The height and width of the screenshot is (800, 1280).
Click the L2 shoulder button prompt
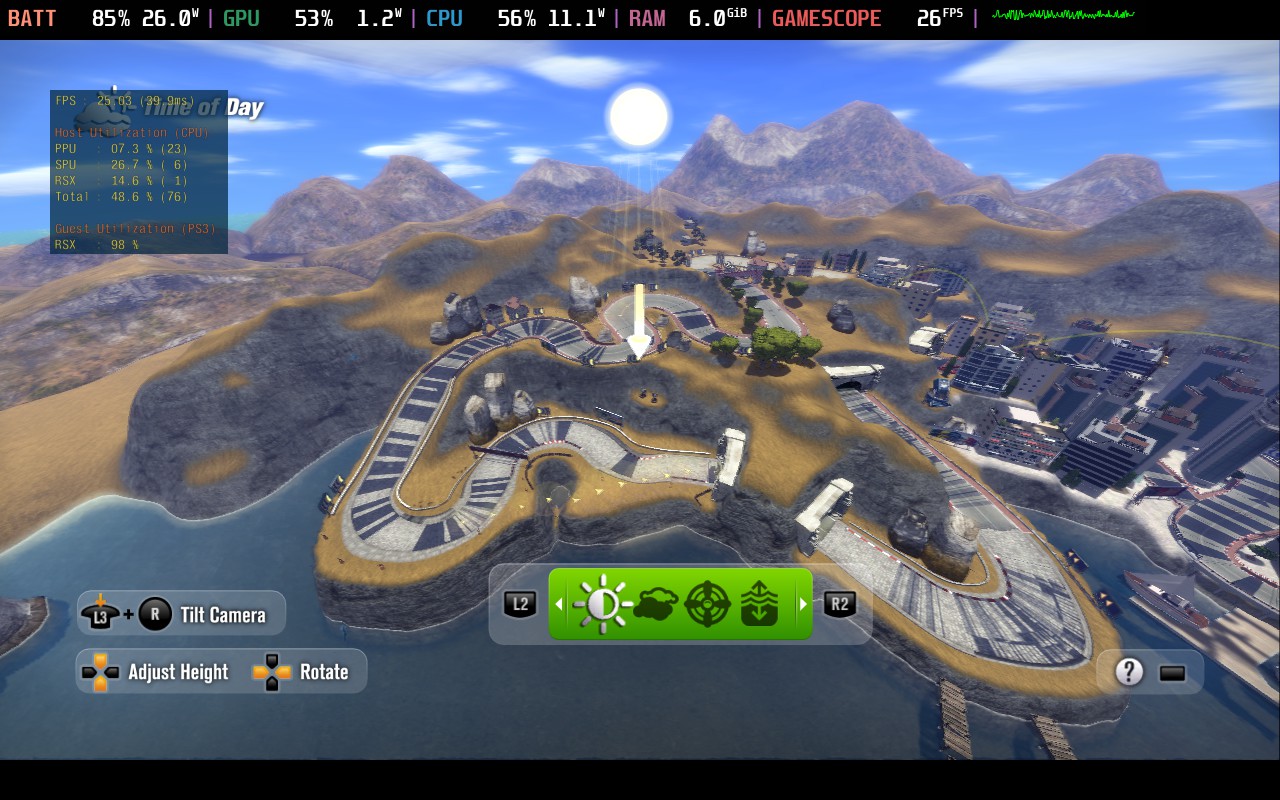(519, 603)
